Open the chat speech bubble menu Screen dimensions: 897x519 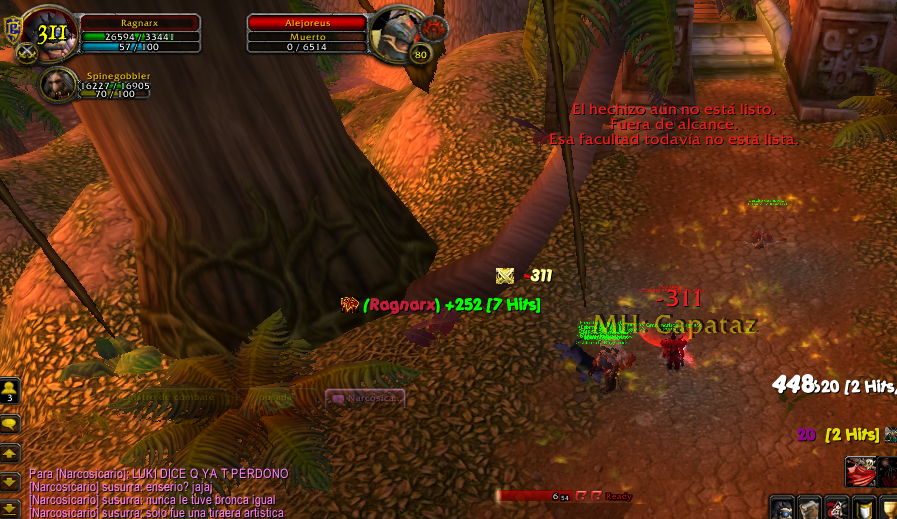tap(10, 424)
